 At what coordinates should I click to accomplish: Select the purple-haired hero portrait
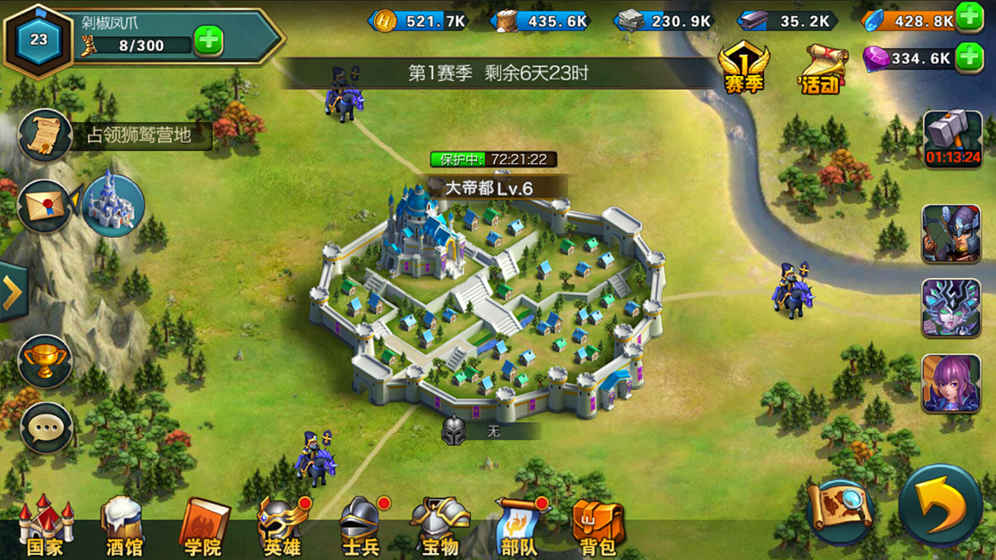pos(950,382)
